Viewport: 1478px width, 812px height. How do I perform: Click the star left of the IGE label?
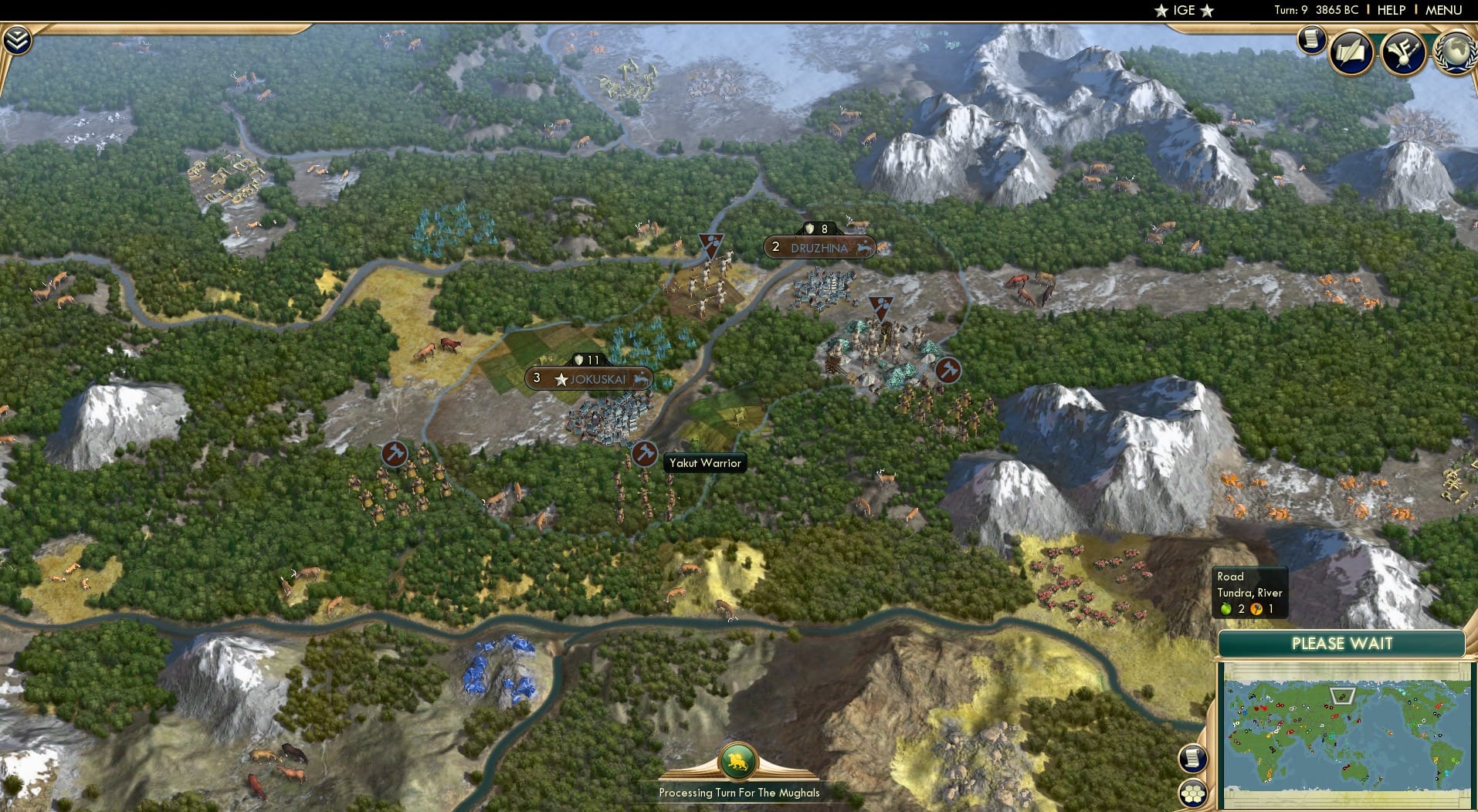[x=1160, y=11]
